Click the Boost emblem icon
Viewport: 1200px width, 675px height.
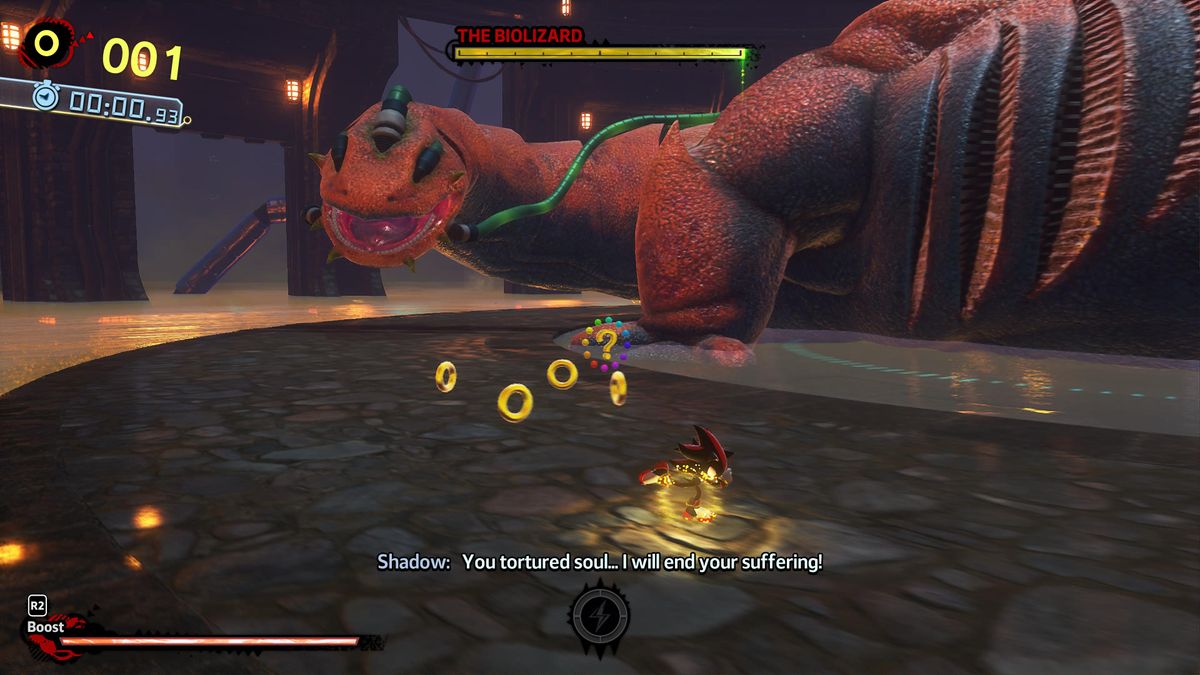click(x=48, y=634)
